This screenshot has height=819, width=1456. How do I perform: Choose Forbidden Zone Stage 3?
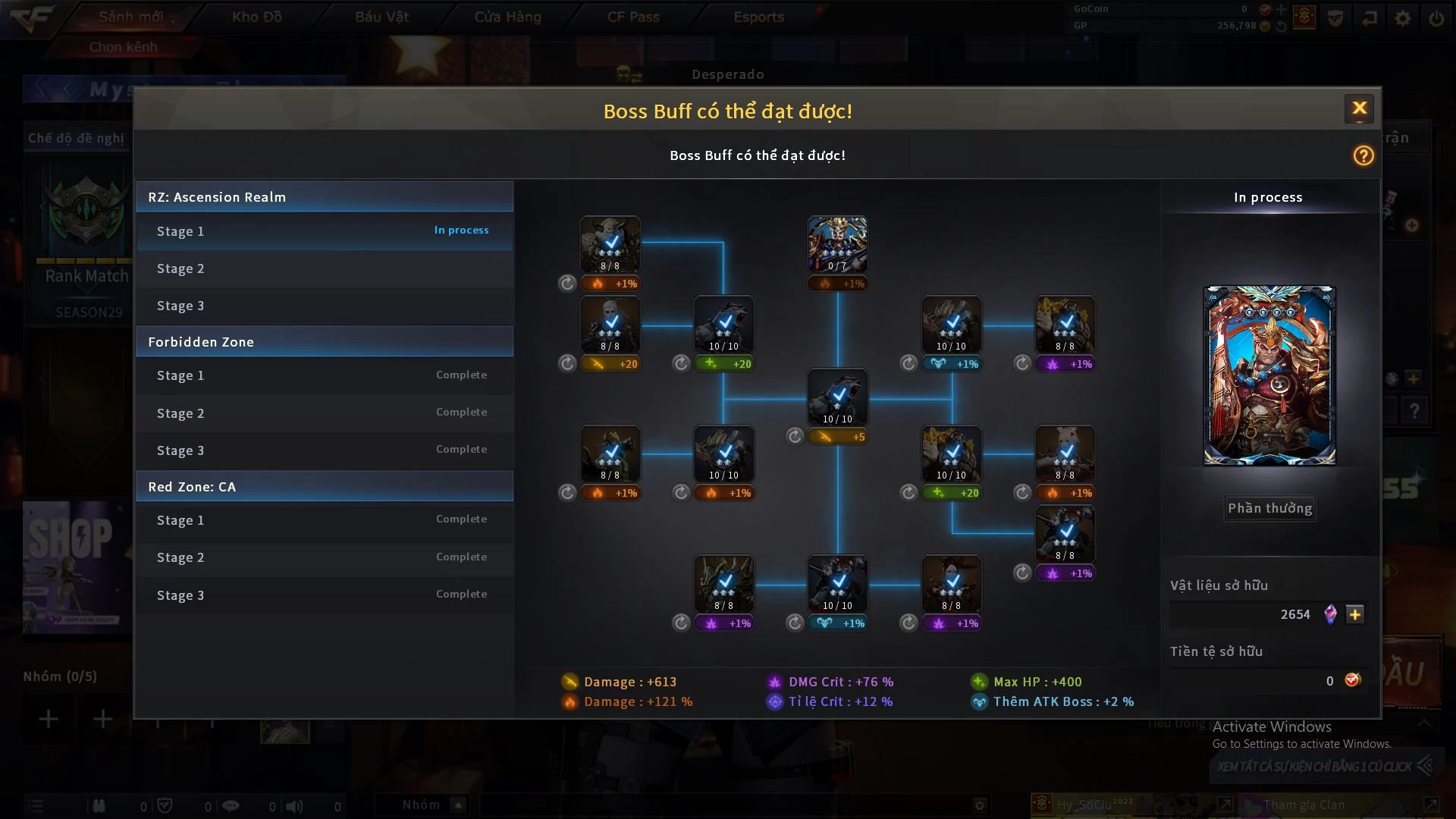pyautogui.click(x=324, y=450)
